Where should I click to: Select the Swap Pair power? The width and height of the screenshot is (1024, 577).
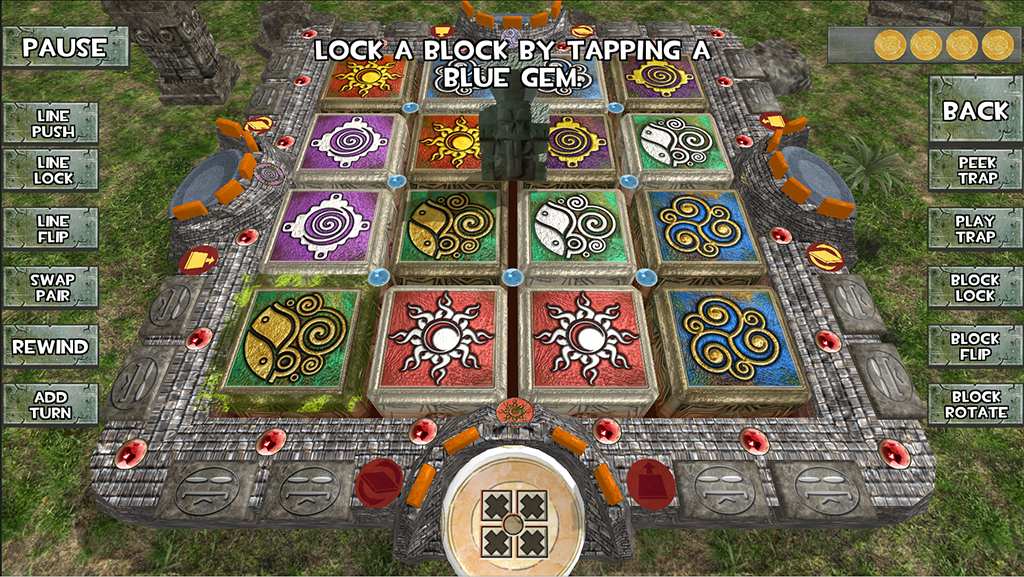click(x=52, y=288)
